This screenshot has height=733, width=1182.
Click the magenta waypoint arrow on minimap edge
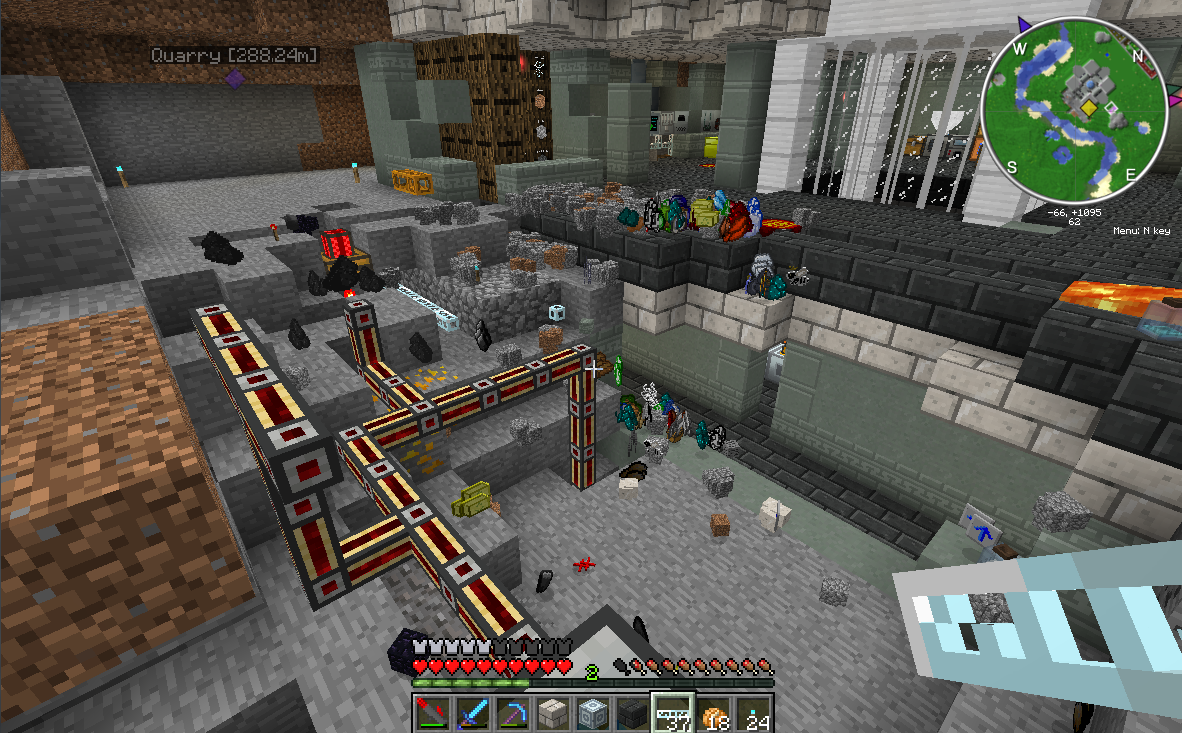pyautogui.click(x=1171, y=101)
